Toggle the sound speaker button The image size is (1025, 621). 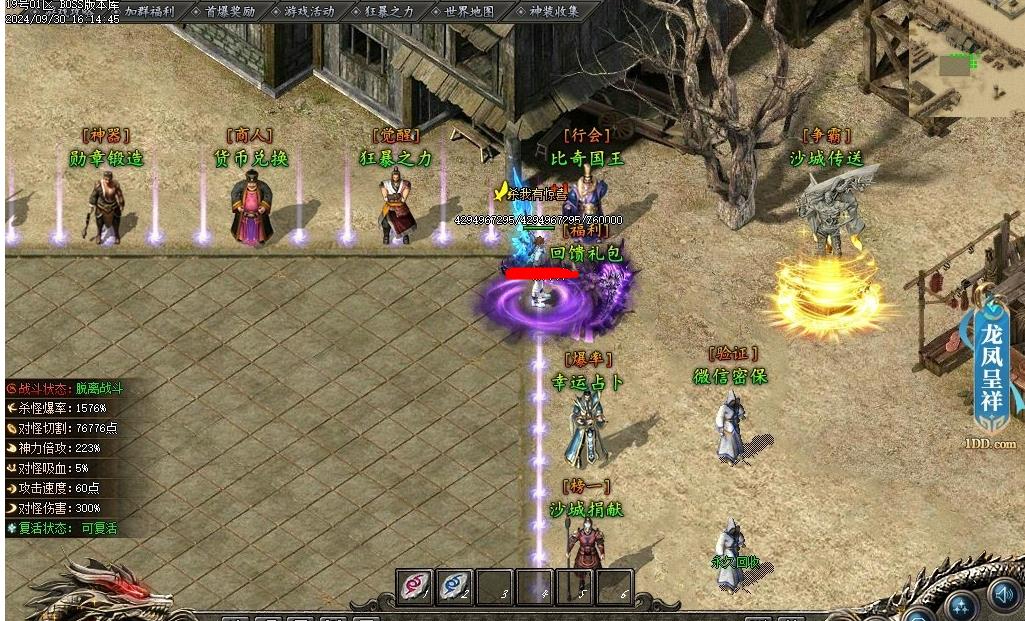pos(1003,595)
